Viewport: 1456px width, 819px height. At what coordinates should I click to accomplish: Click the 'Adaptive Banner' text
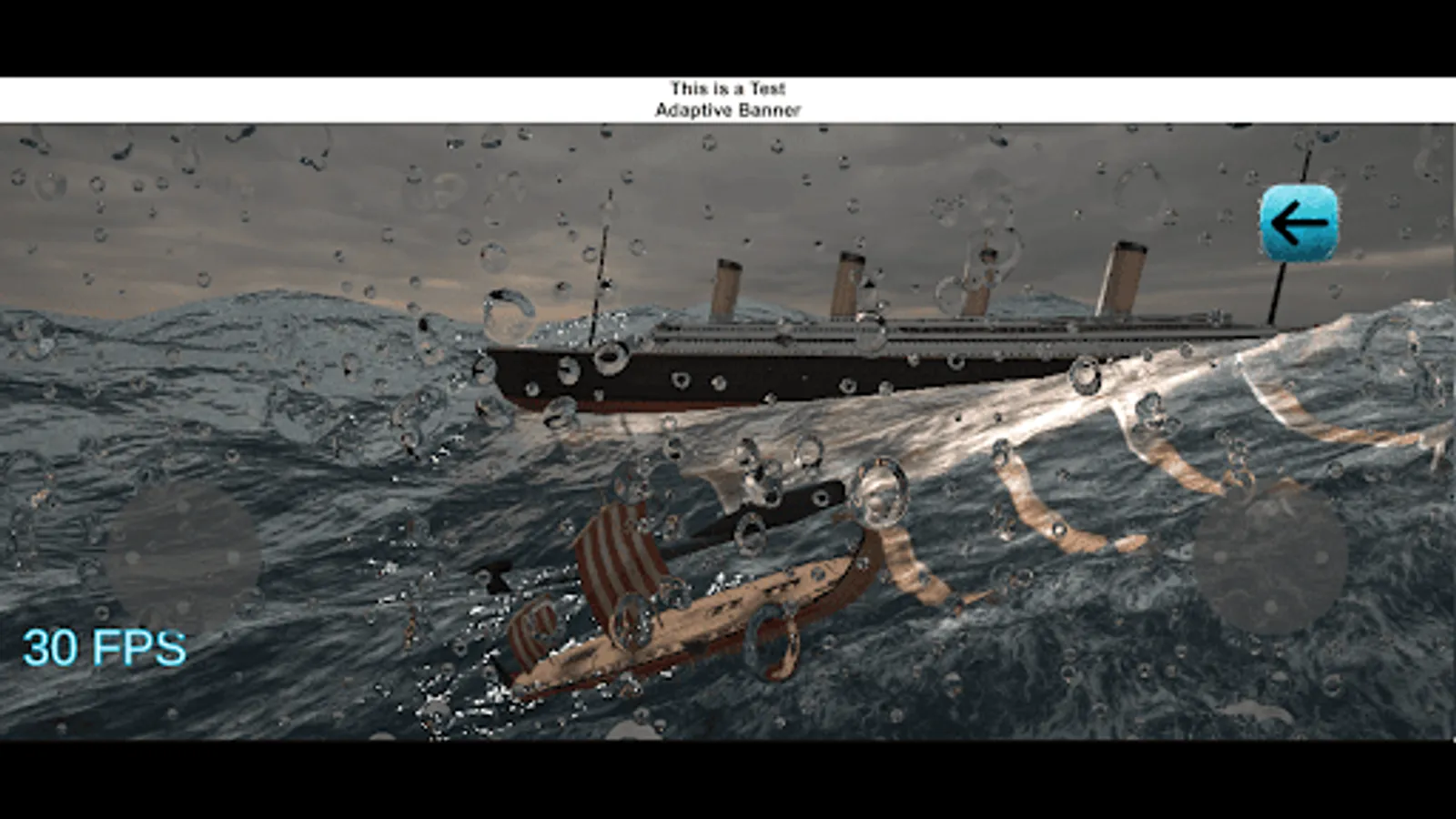[728, 109]
